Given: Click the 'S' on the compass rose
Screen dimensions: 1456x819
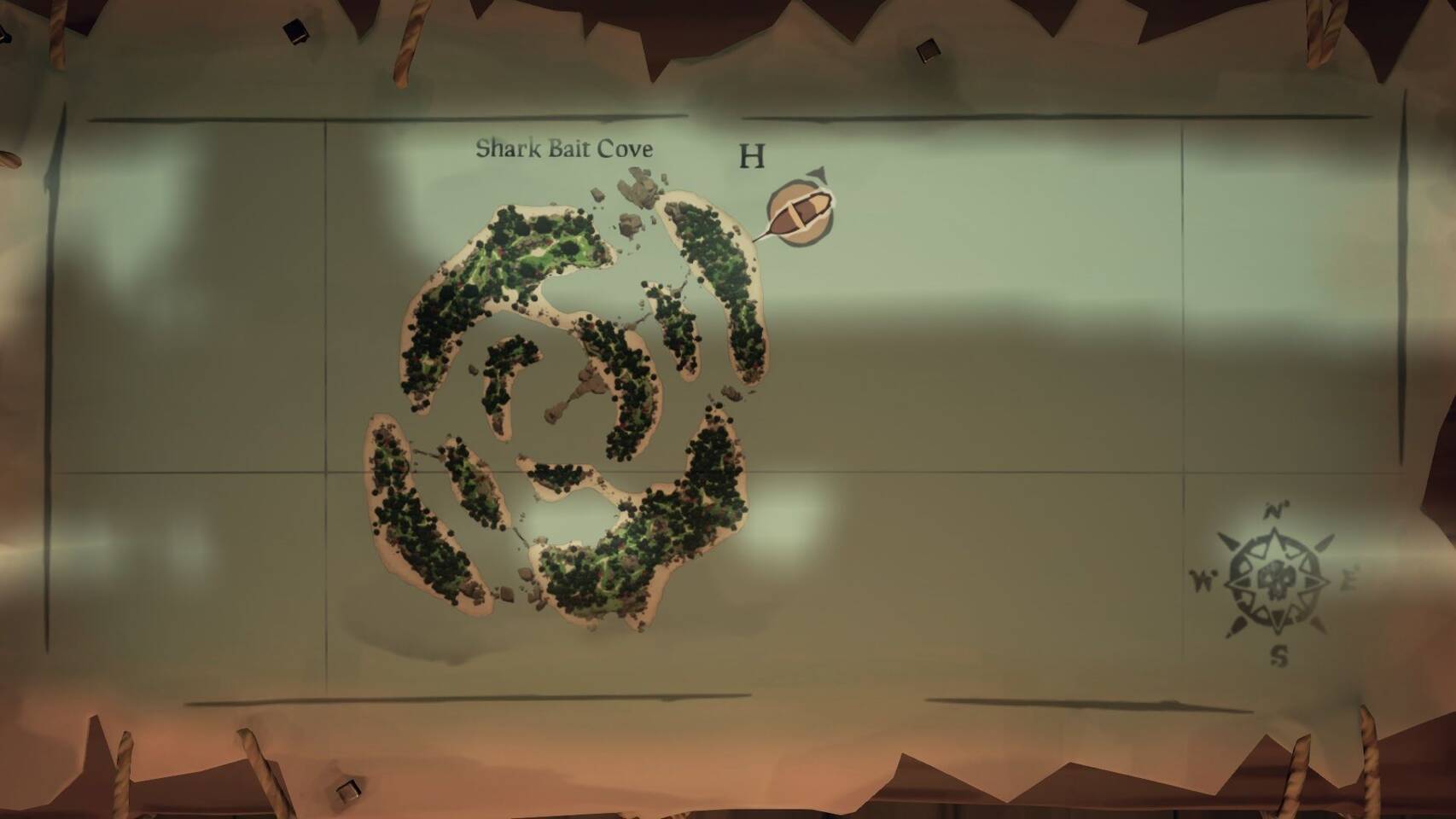Looking at the screenshot, I should [x=1279, y=655].
